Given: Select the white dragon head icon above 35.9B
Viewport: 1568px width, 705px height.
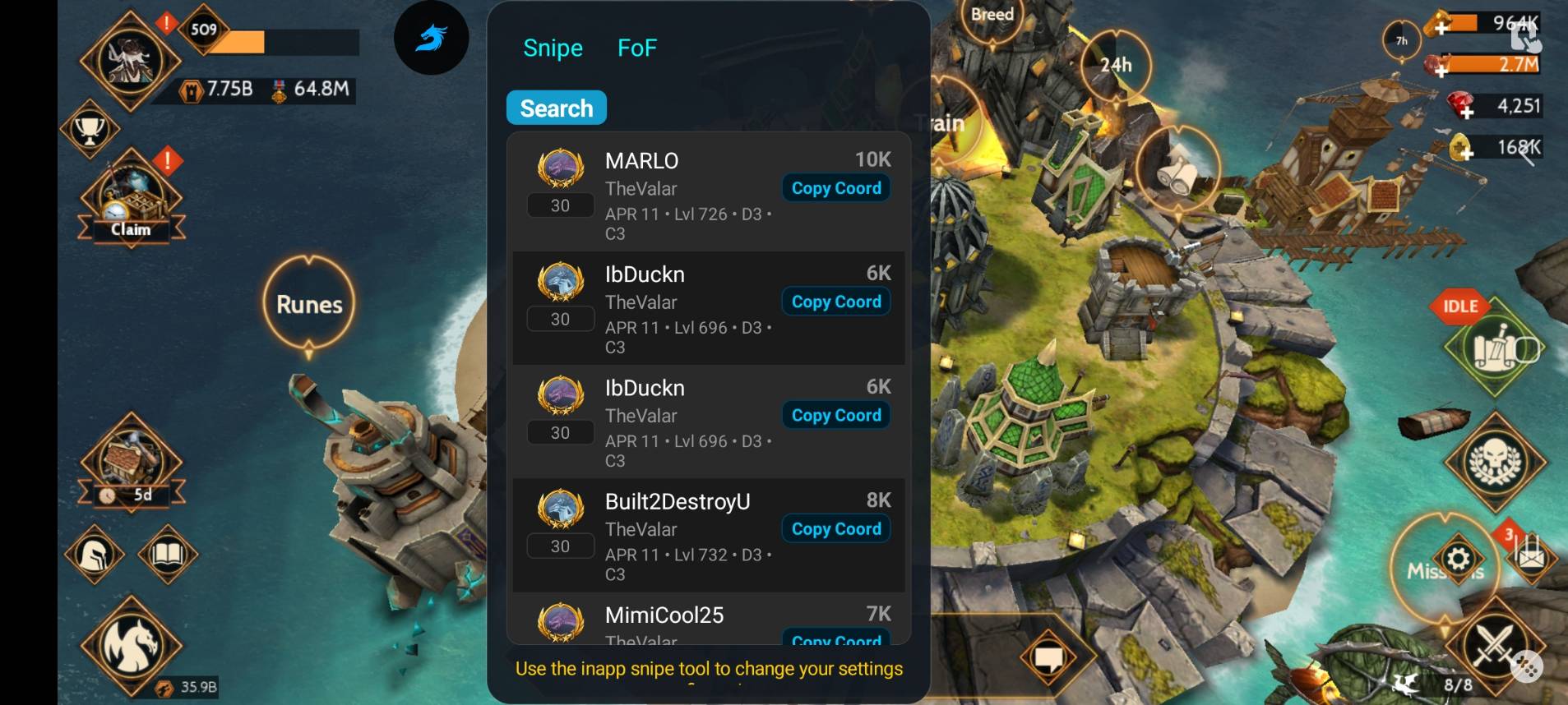Looking at the screenshot, I should click(132, 645).
